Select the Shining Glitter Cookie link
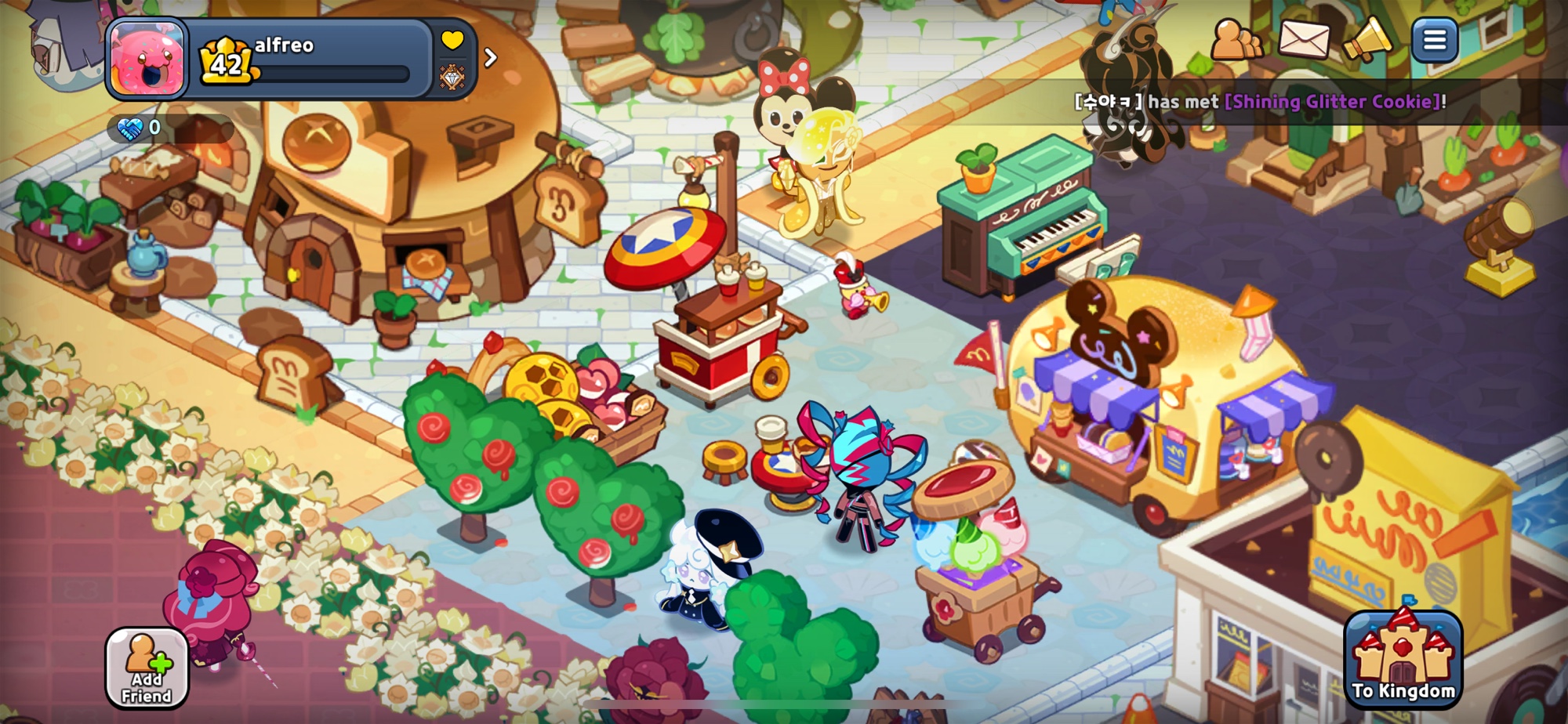 pyautogui.click(x=1332, y=102)
